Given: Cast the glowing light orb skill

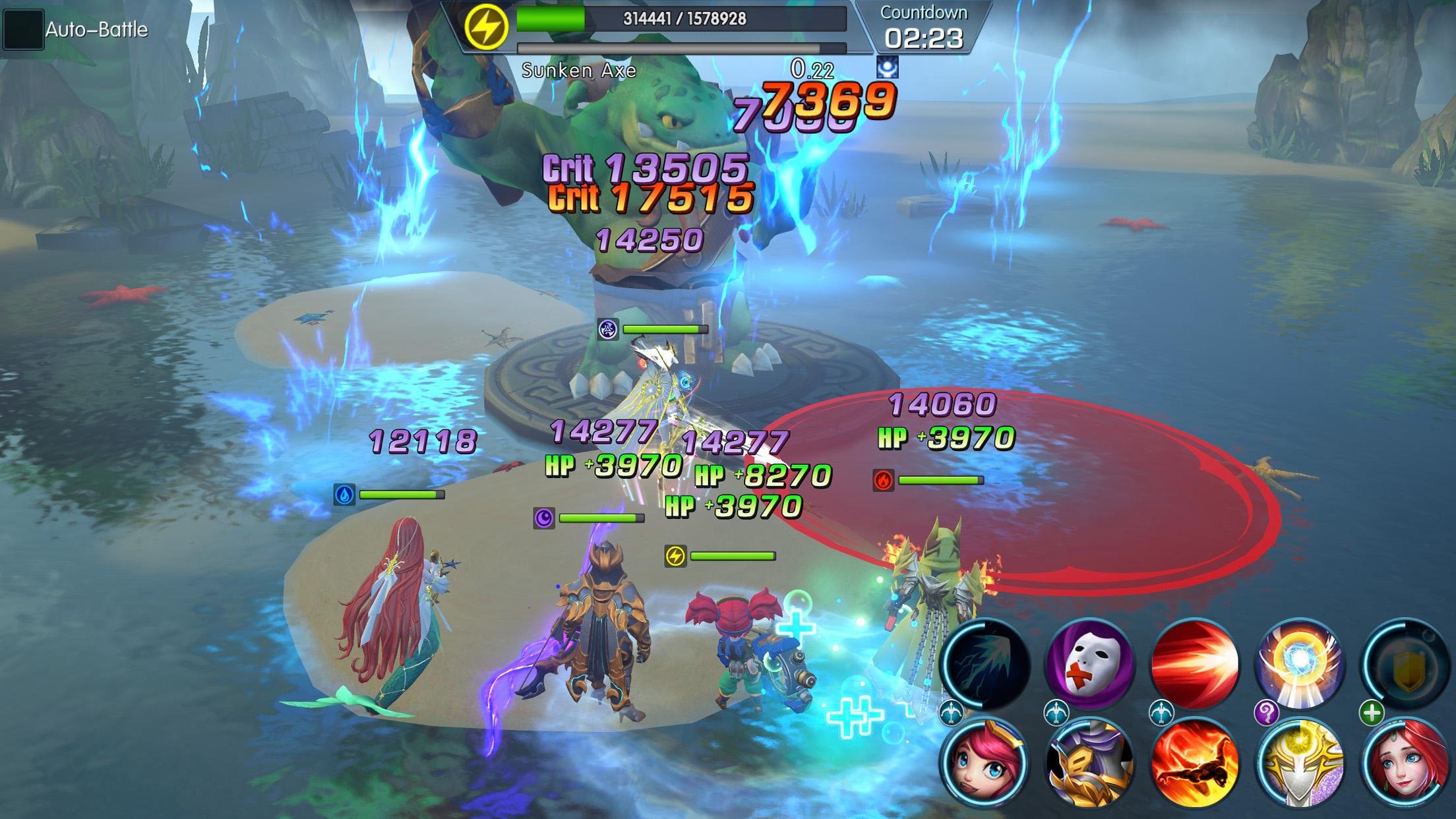Looking at the screenshot, I should [x=1300, y=663].
